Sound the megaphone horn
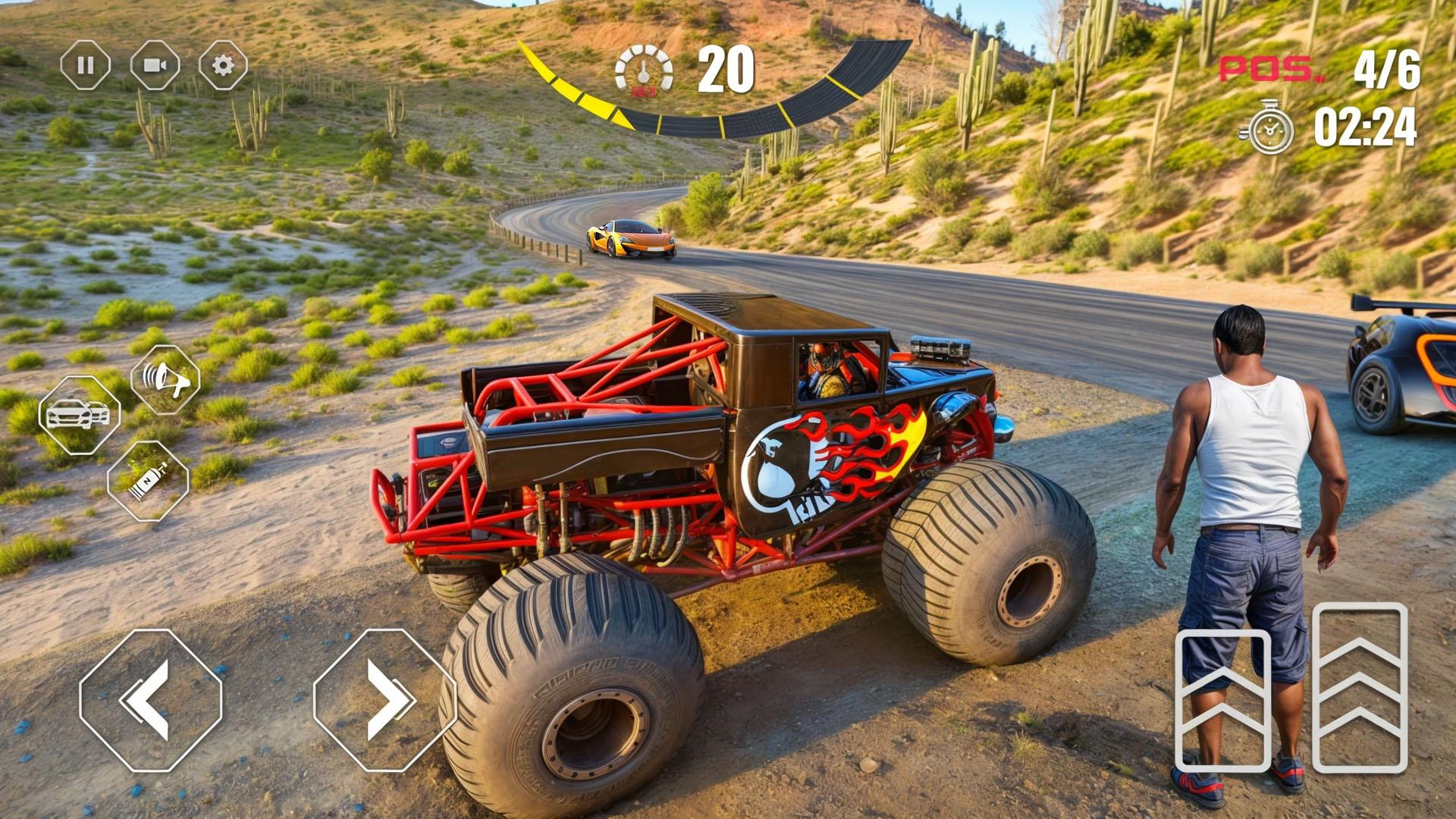 [x=165, y=379]
